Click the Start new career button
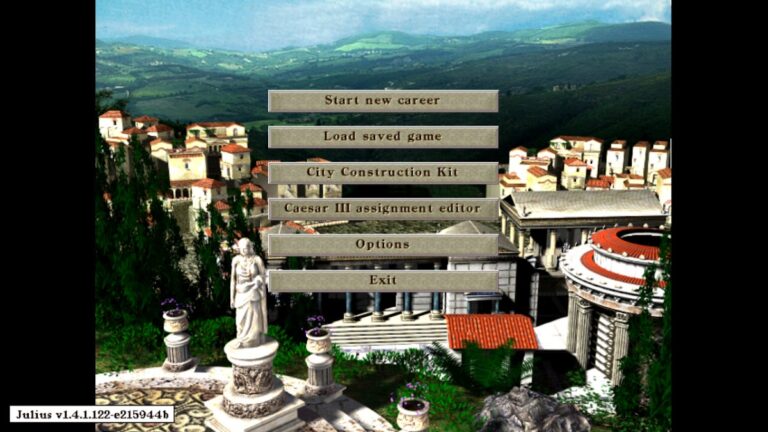 point(383,101)
